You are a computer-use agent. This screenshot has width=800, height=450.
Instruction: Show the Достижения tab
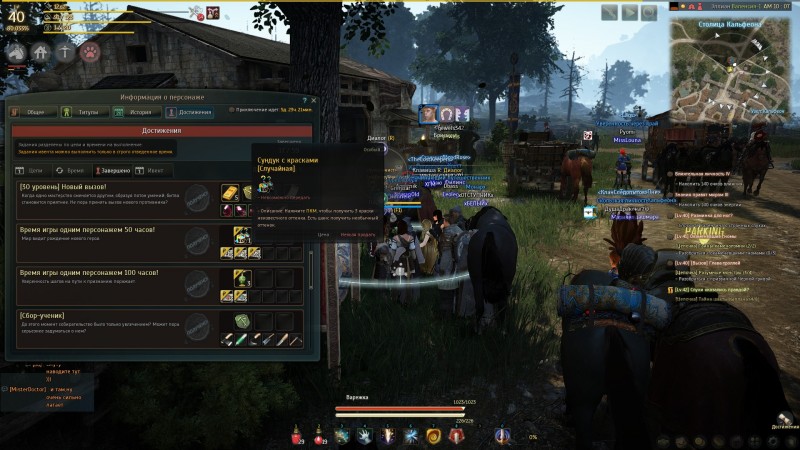coord(189,113)
